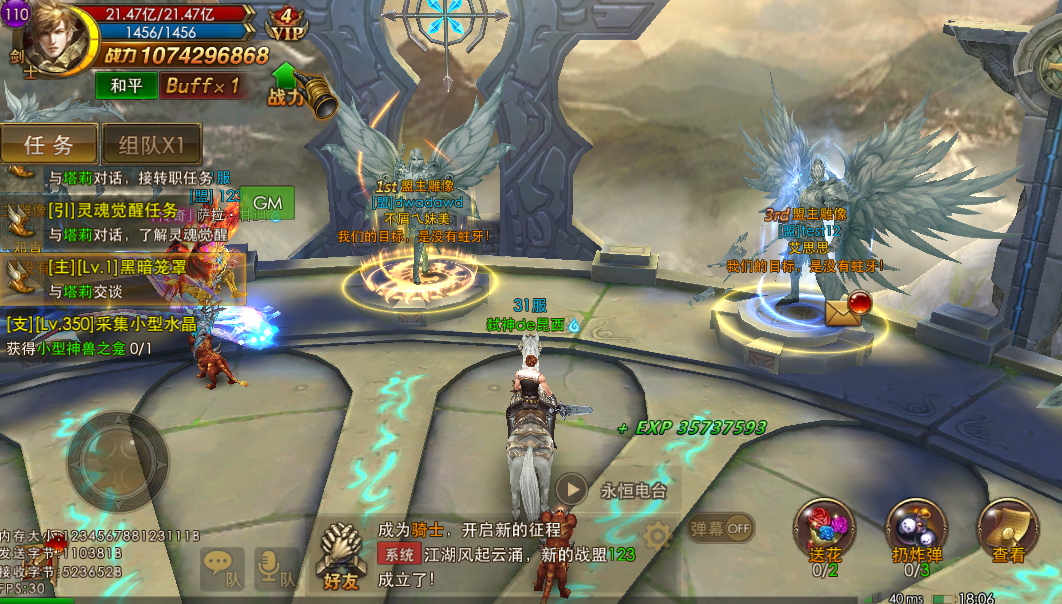Select the 灵魂觉醒任务 quest entry
Image resolution: width=1062 pixels, height=604 pixels.
(x=112, y=211)
